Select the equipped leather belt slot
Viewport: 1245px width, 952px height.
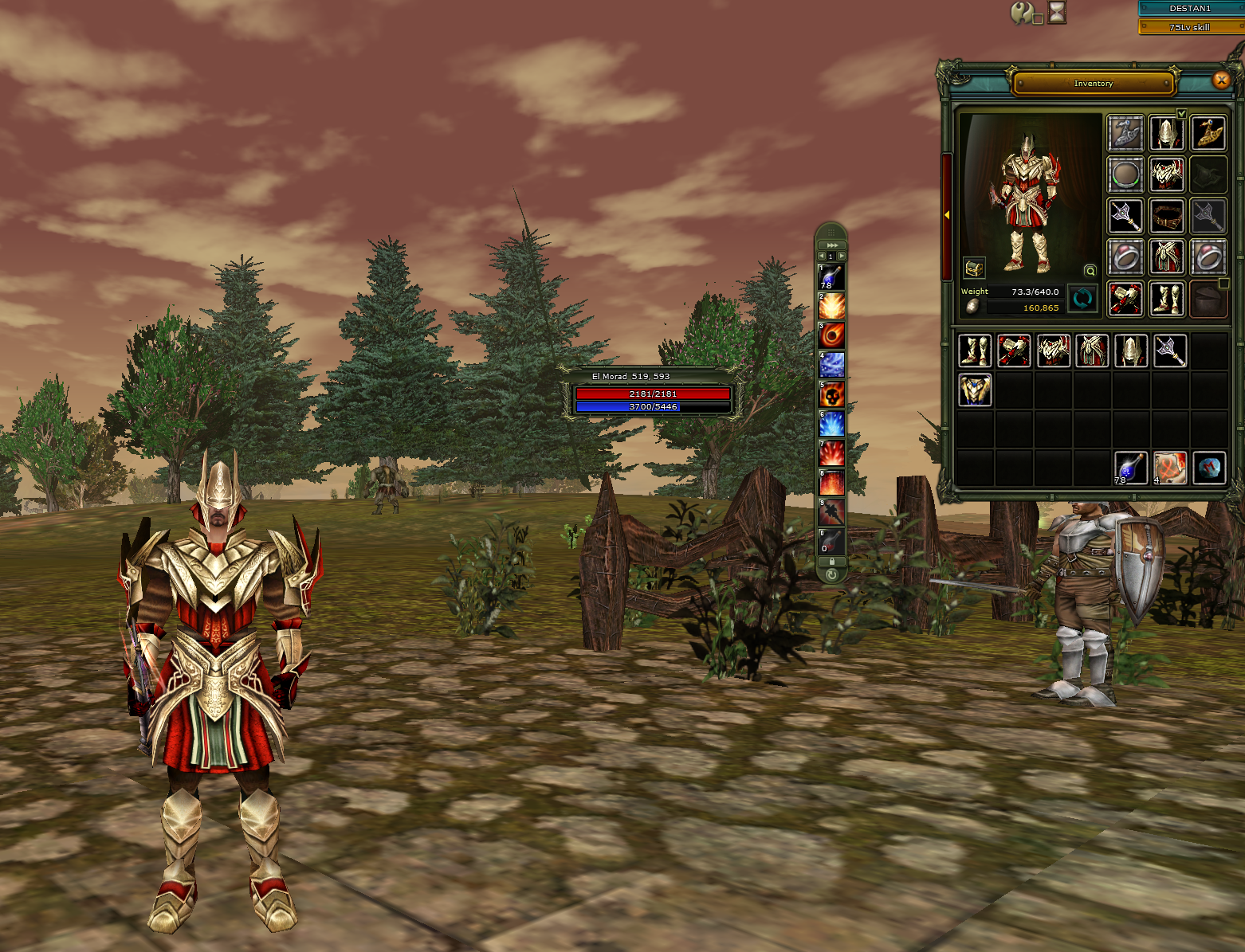coord(1167,215)
